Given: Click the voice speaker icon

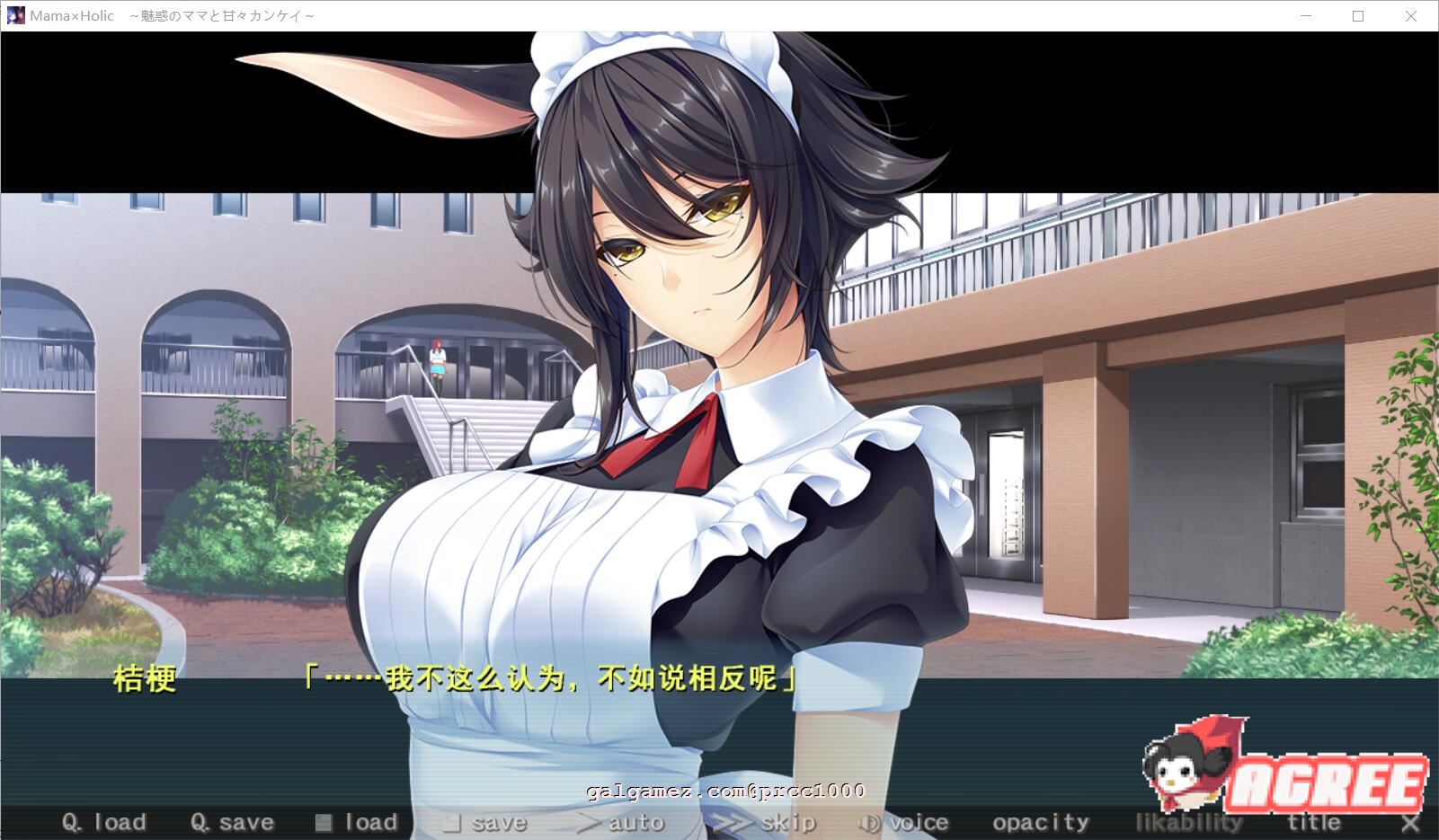Looking at the screenshot, I should tap(868, 821).
